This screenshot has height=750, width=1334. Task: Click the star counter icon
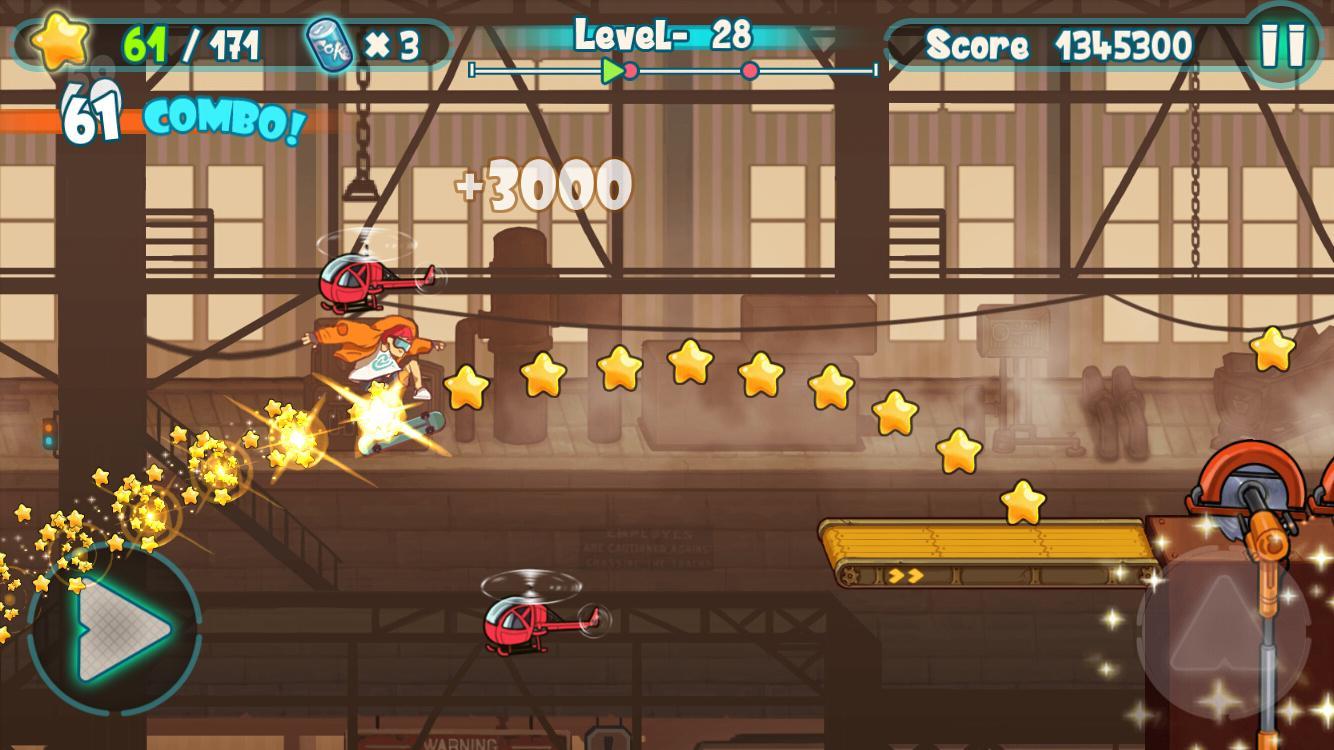point(58,40)
